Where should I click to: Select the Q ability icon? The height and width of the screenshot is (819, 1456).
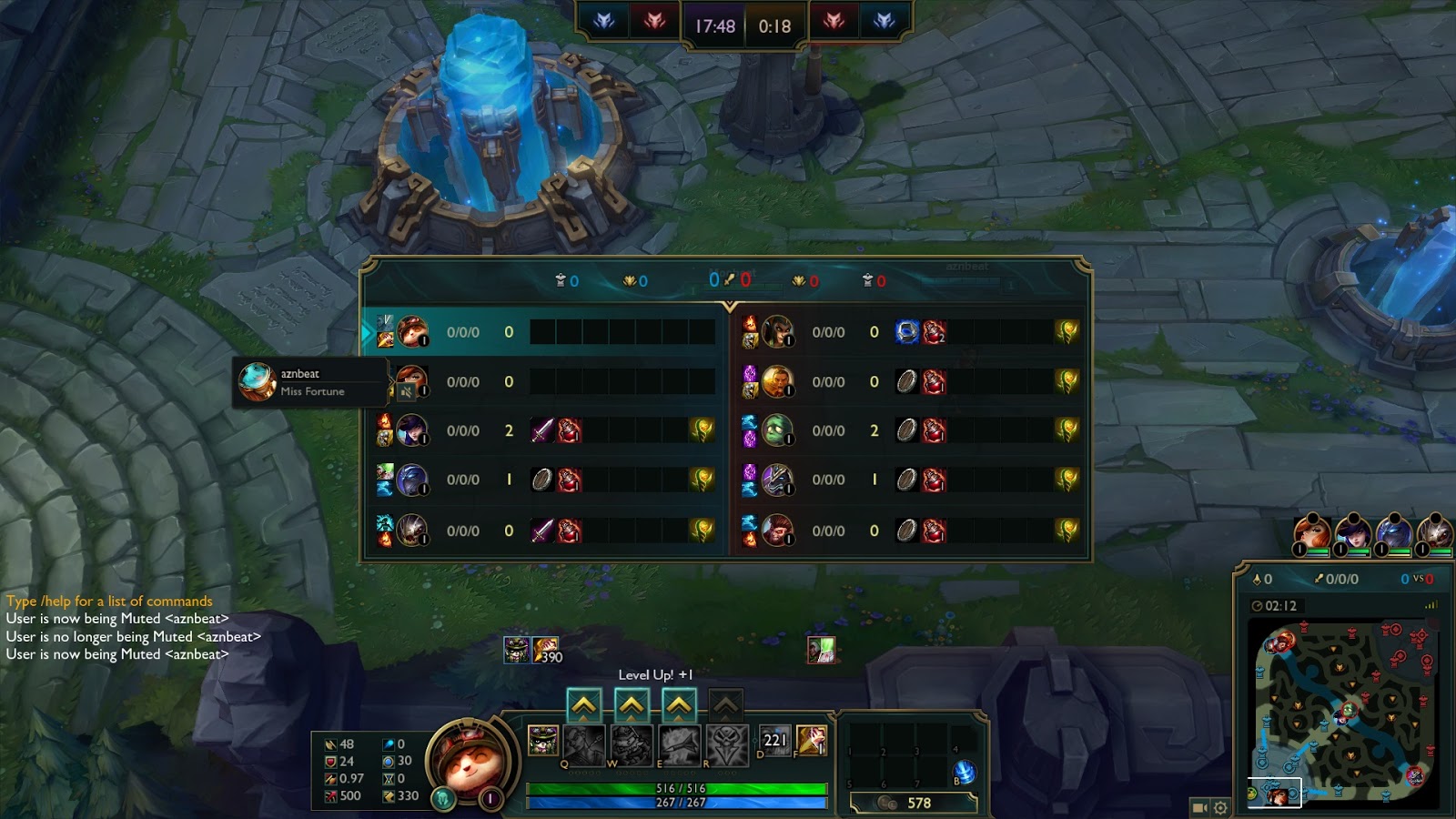point(583,745)
